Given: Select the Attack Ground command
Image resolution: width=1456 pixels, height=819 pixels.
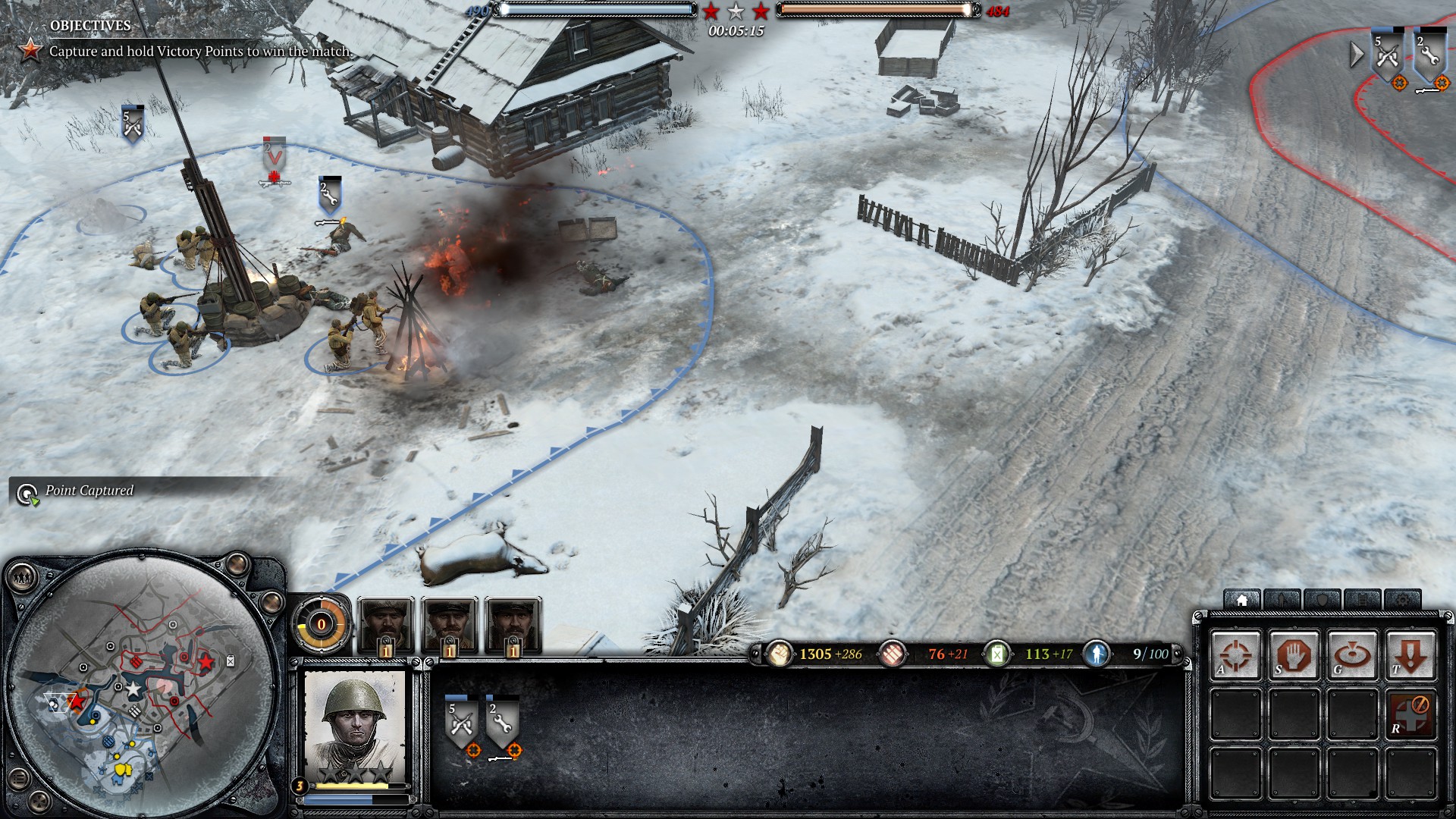Looking at the screenshot, I should (1352, 654).
